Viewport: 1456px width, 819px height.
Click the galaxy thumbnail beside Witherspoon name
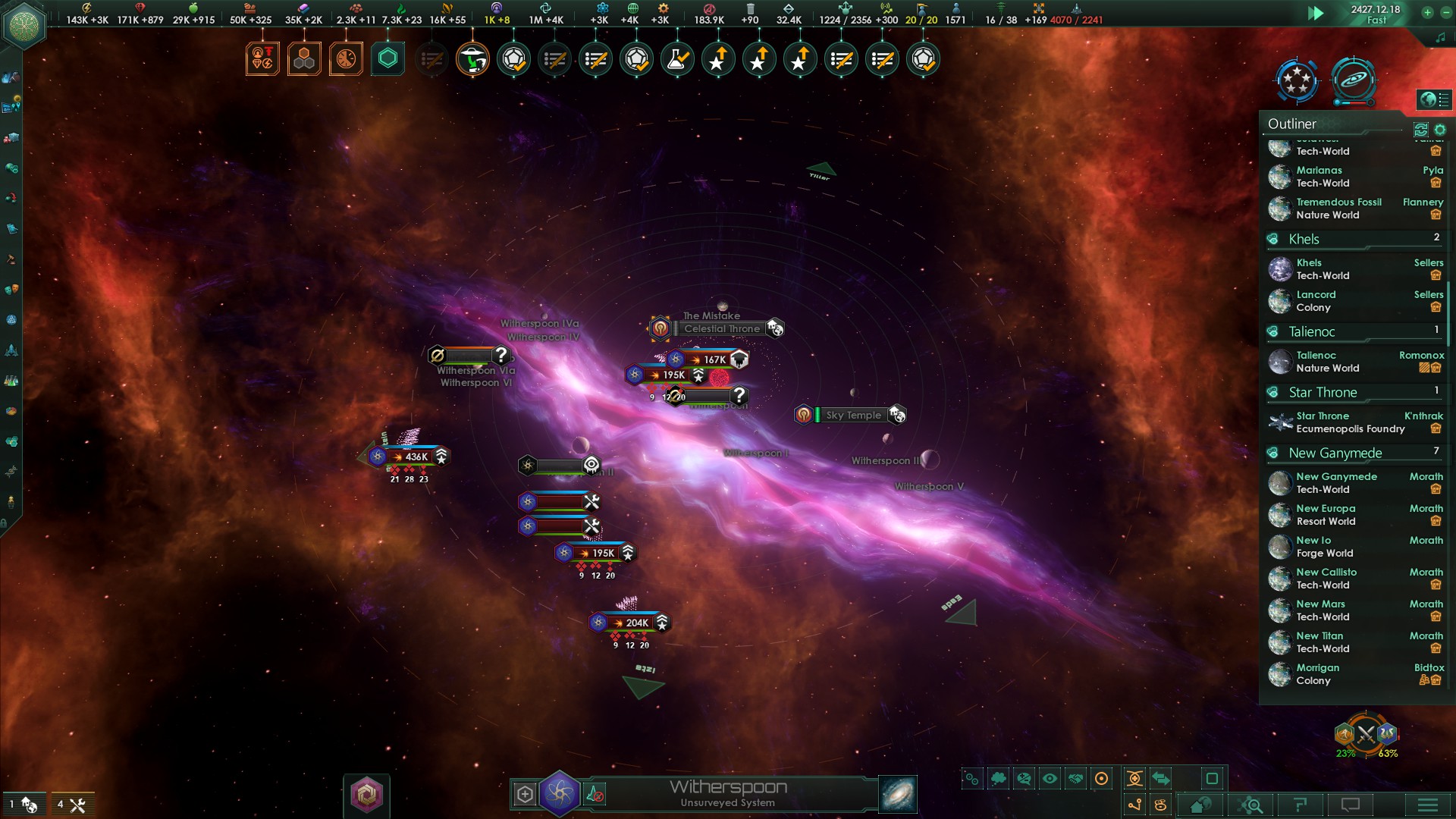(x=895, y=794)
